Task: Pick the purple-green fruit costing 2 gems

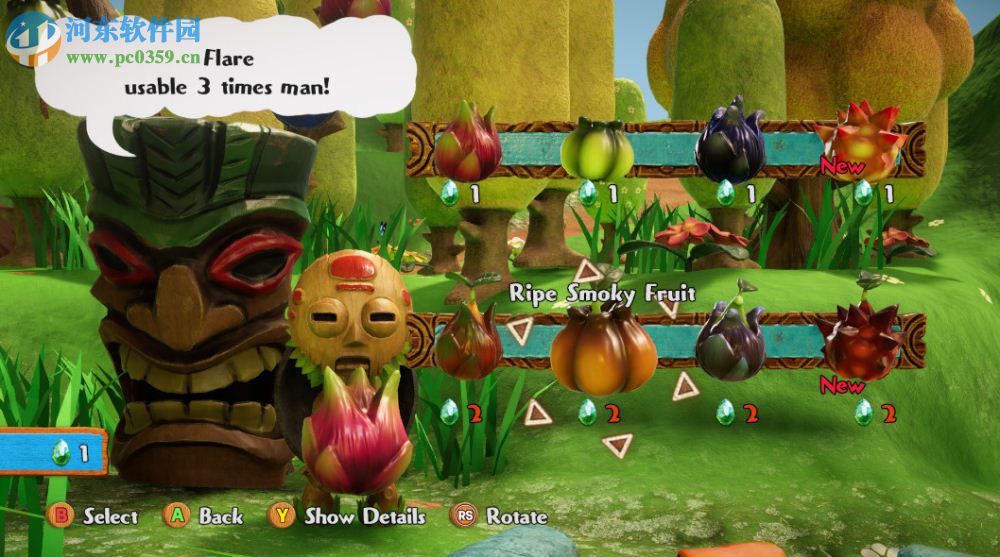Action: [731, 342]
